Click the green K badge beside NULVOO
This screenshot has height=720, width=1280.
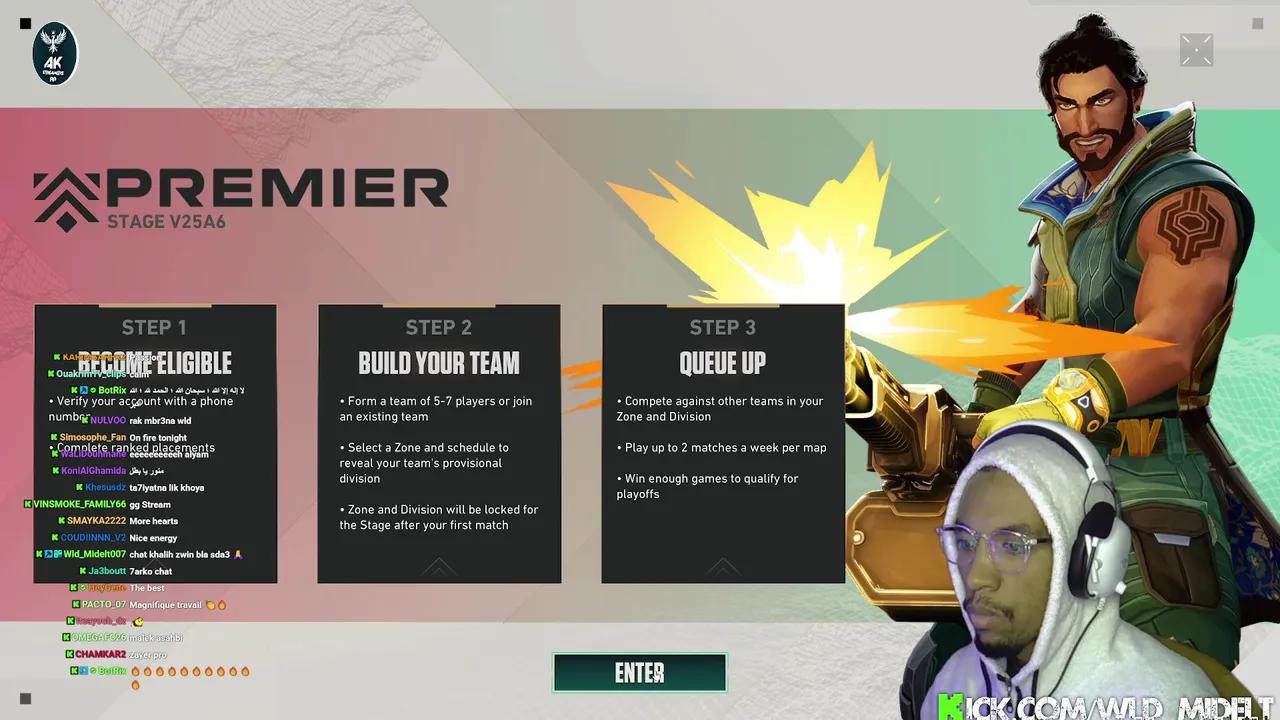click(x=84, y=420)
